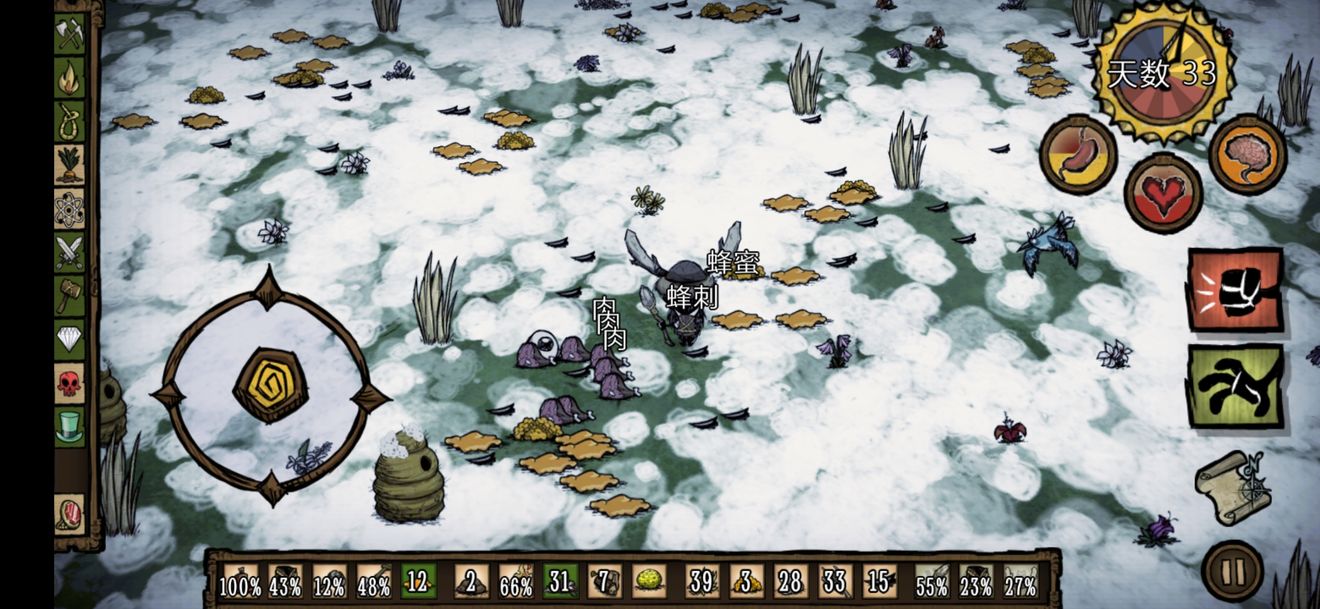Select the equipped slot showing 55%
Screen dimensions: 1320x609
(x=932, y=581)
